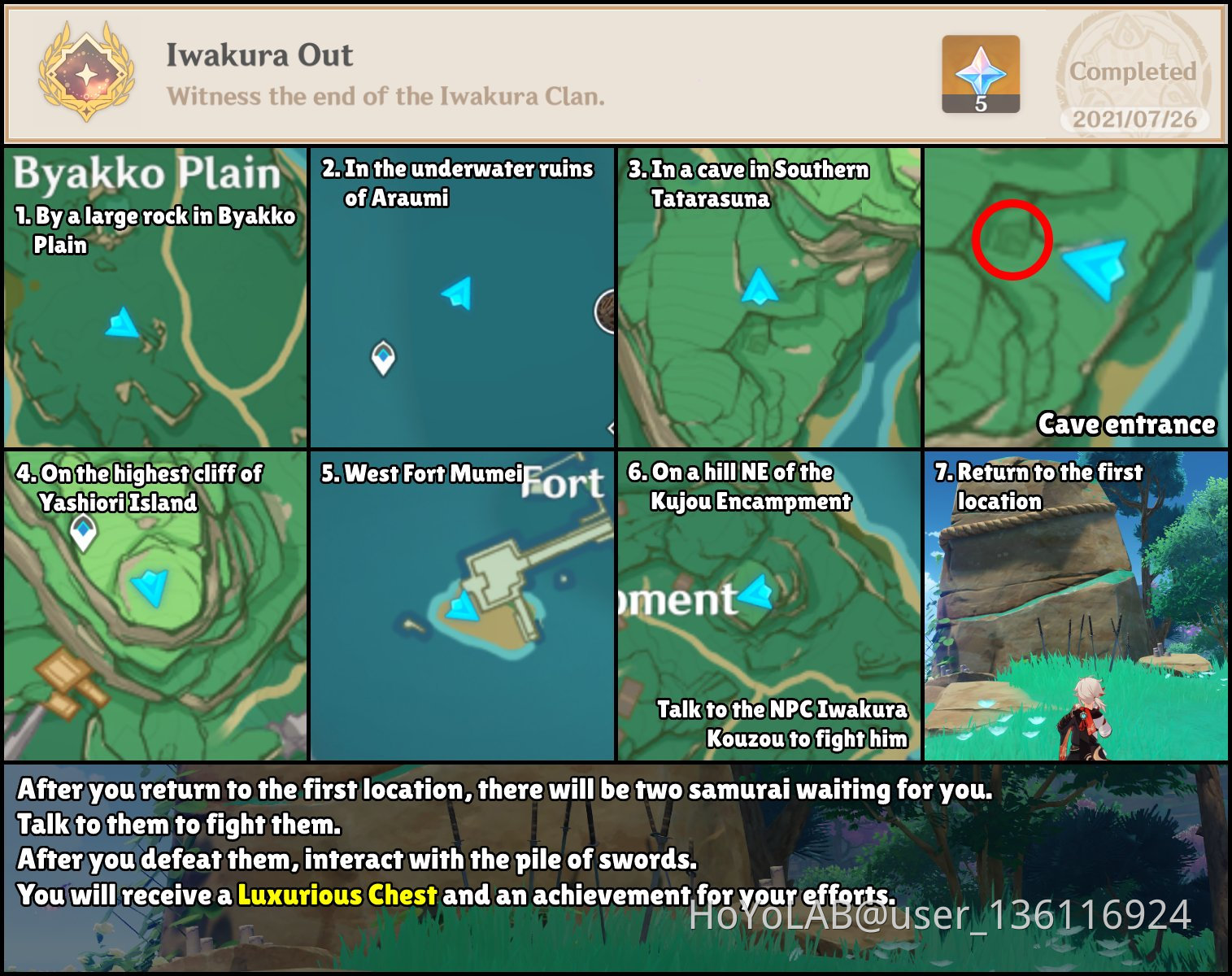Select the waypoint pin in the Araumi underwater ruins

point(382,355)
